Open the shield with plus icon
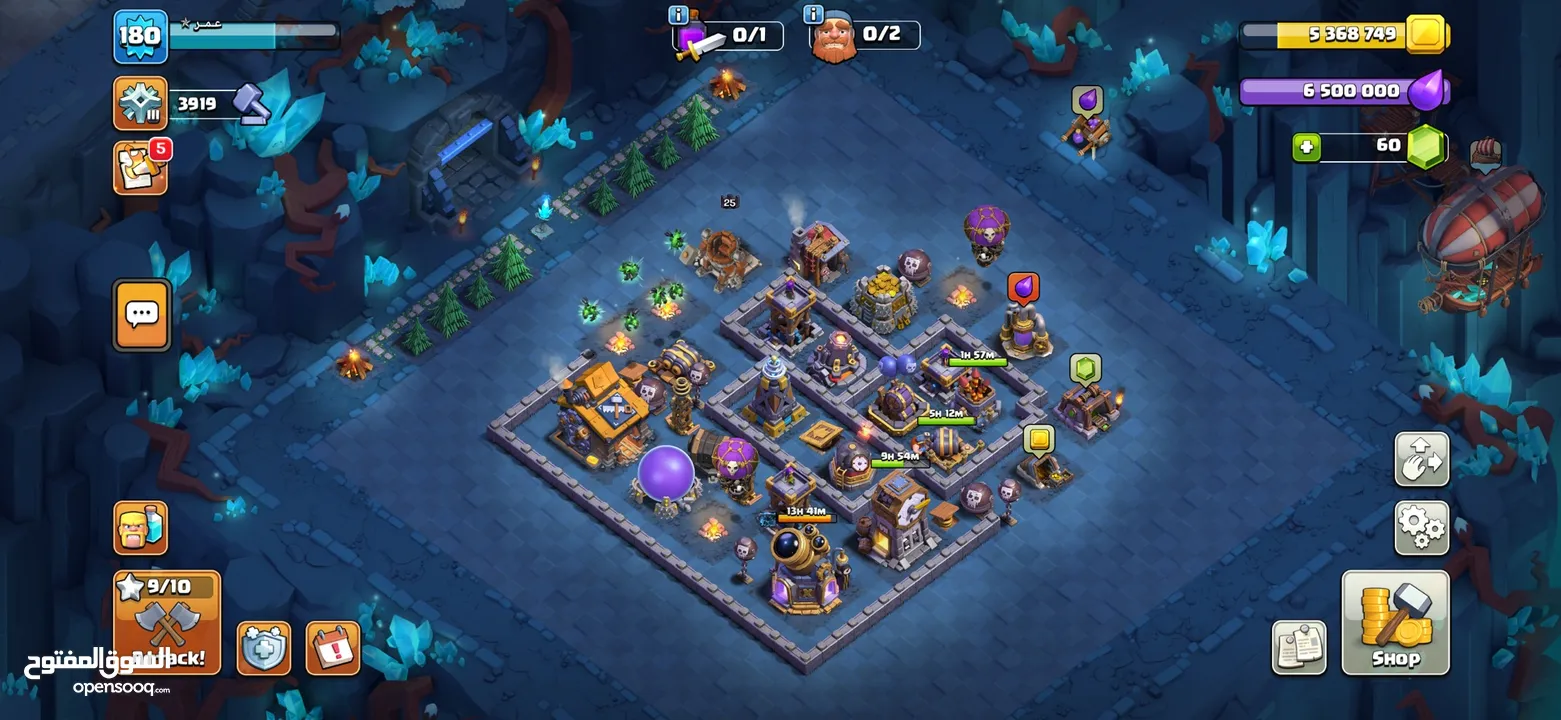 (264, 648)
